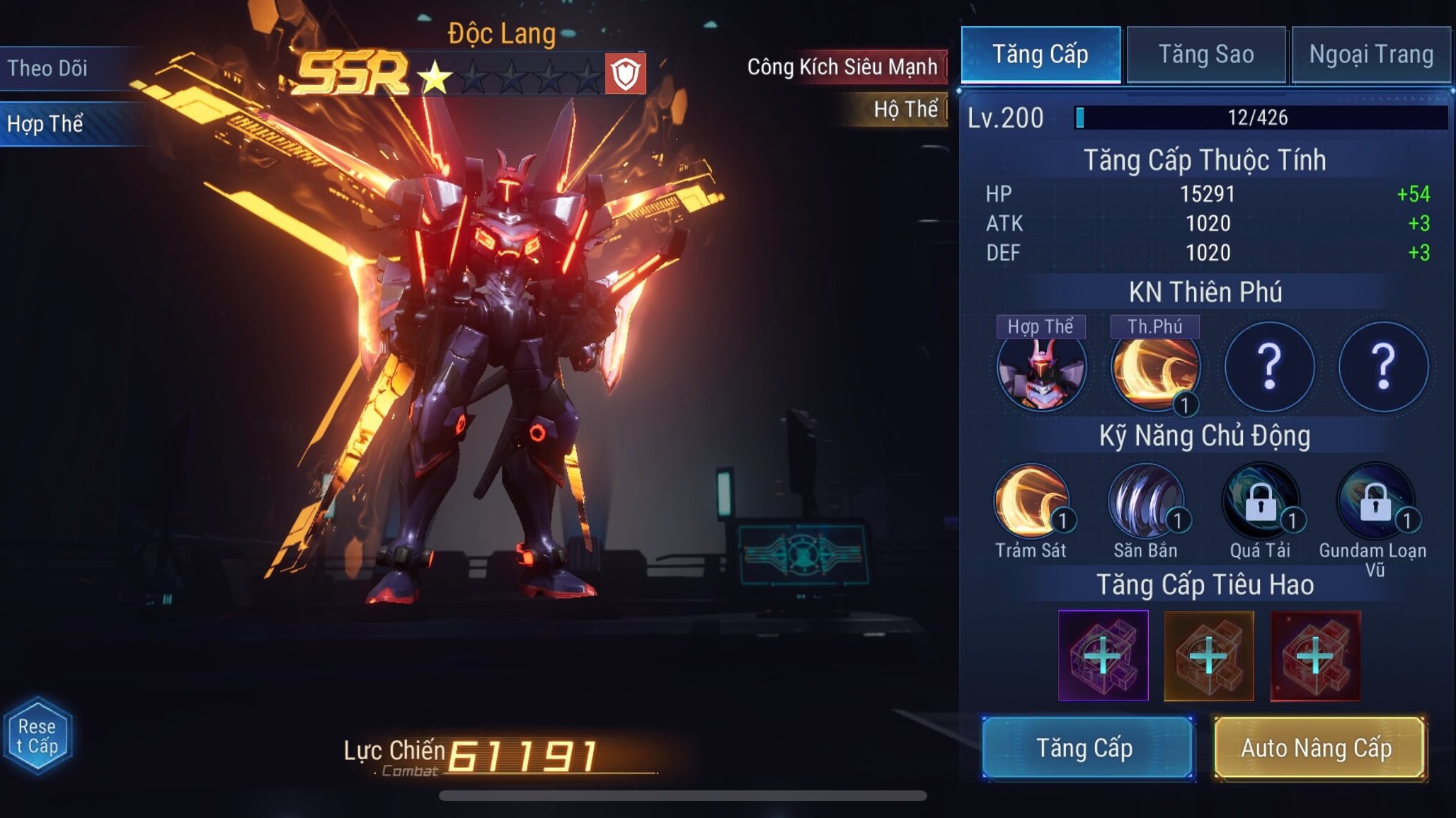Open Theo Dõi side entry
The height and width of the screenshot is (818, 1456).
48,68
